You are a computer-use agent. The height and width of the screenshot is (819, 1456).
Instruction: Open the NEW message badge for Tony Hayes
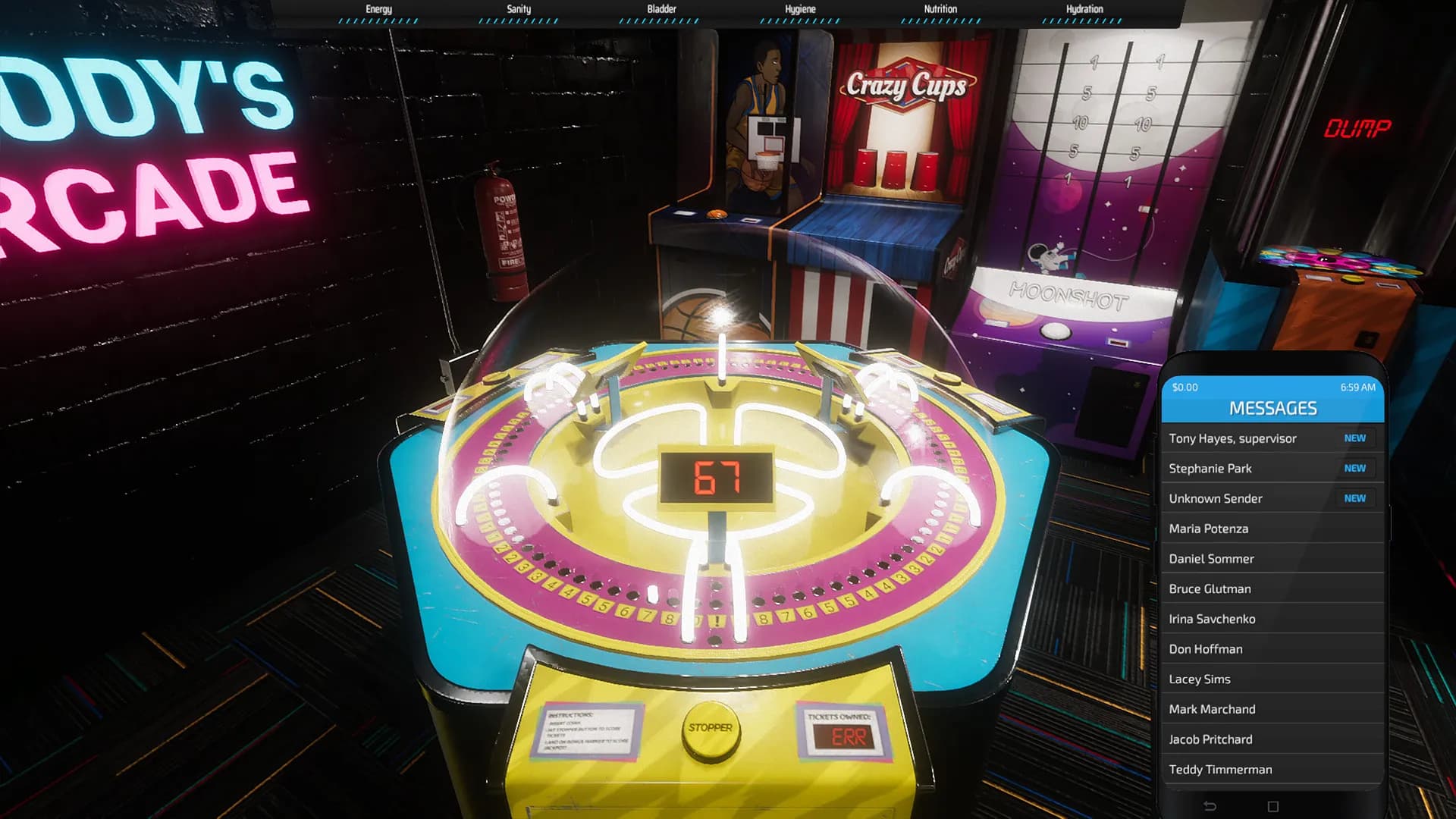point(1355,438)
